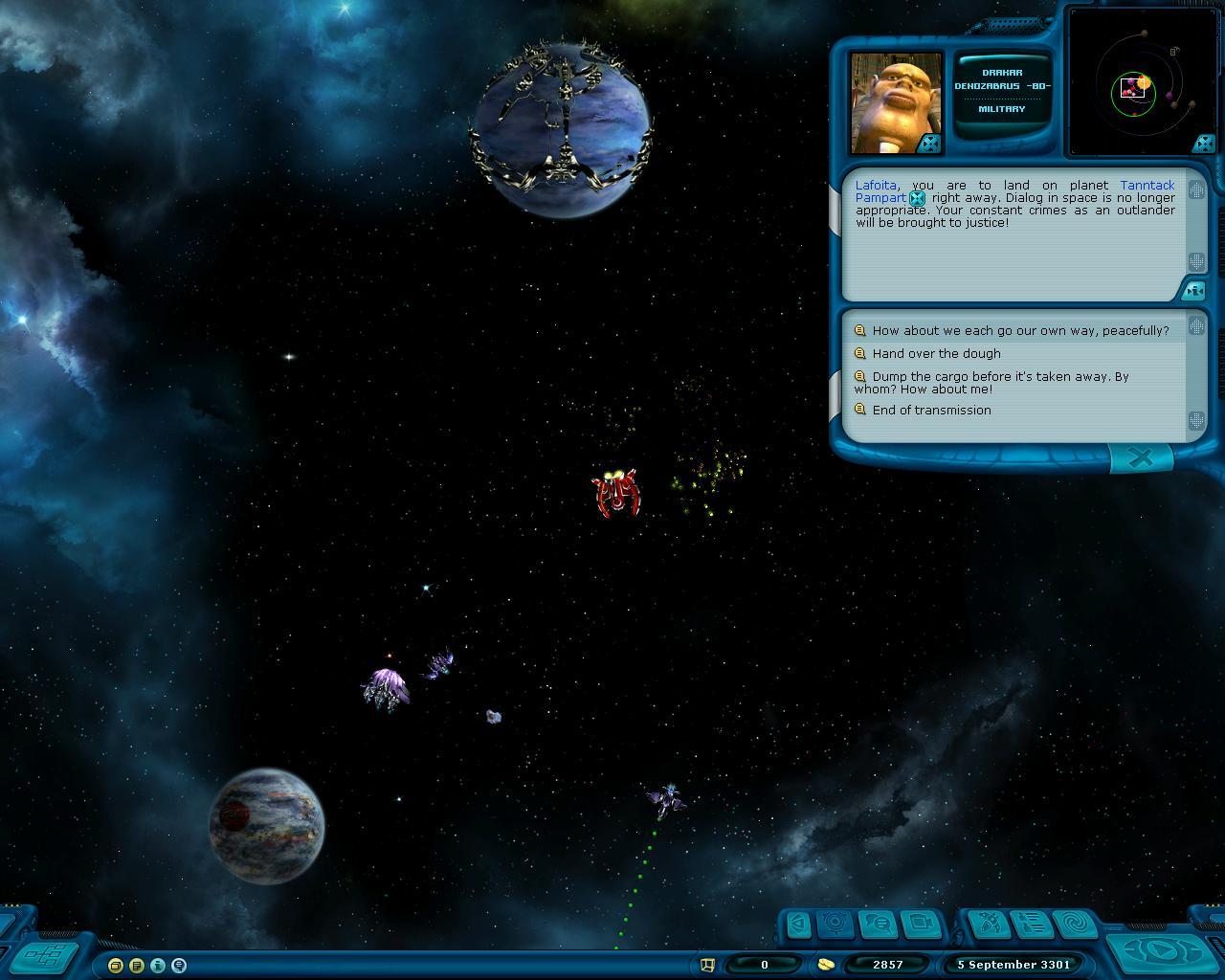Viewport: 1225px width, 980px height.
Task: Choose 'How about we each go our own way, peacefully?'
Action: [x=1020, y=331]
